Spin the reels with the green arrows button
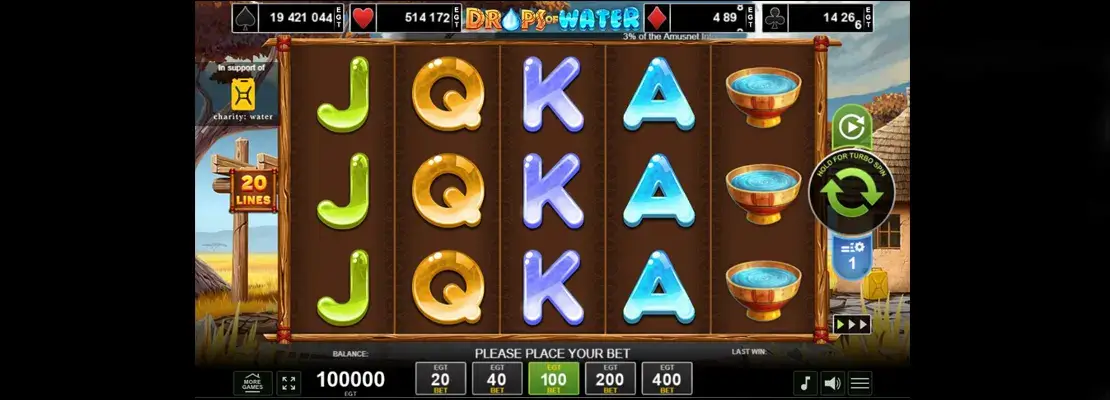 (851, 194)
